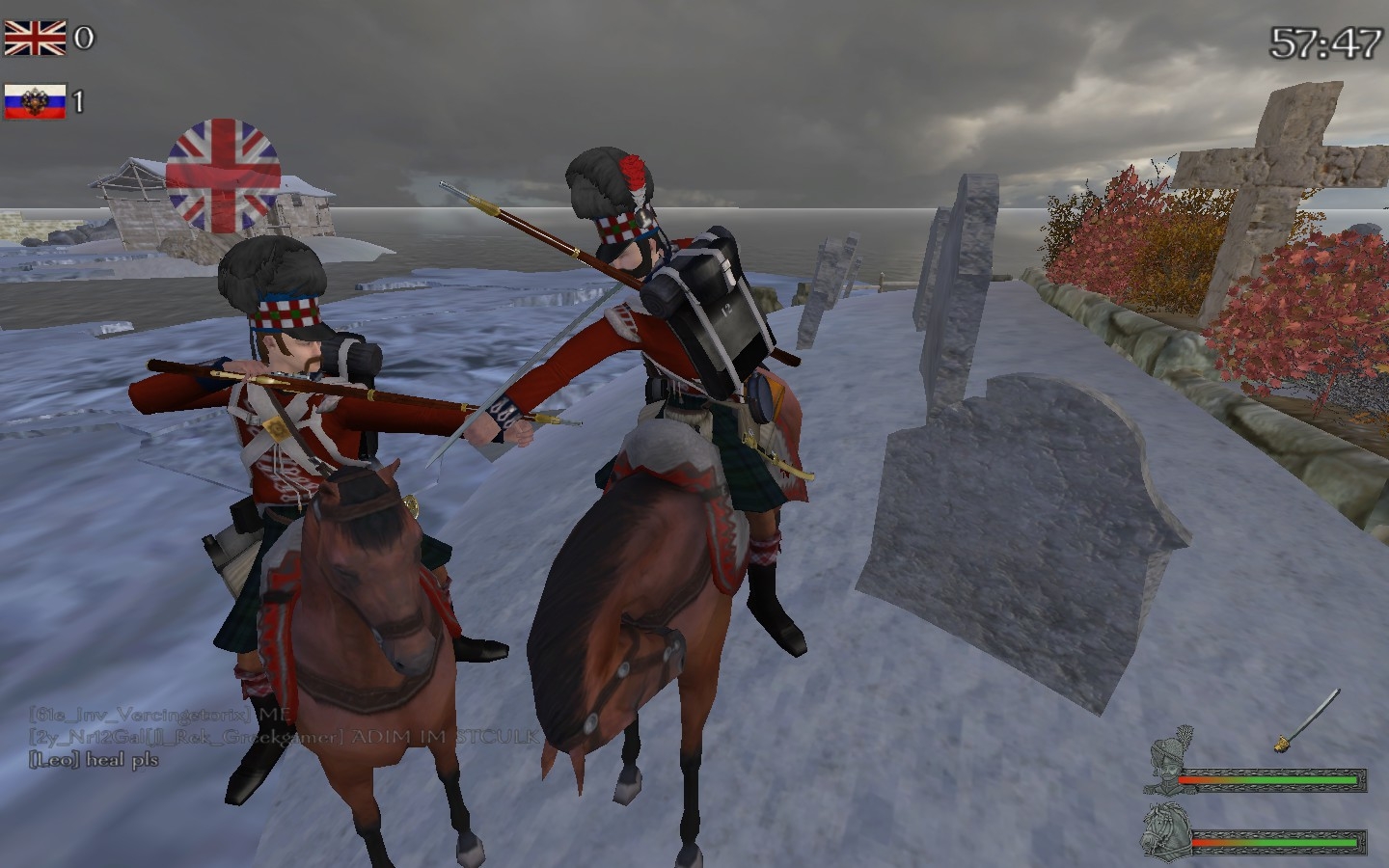
Task: Select the round Union Jack flag marker
Action: click(x=224, y=175)
